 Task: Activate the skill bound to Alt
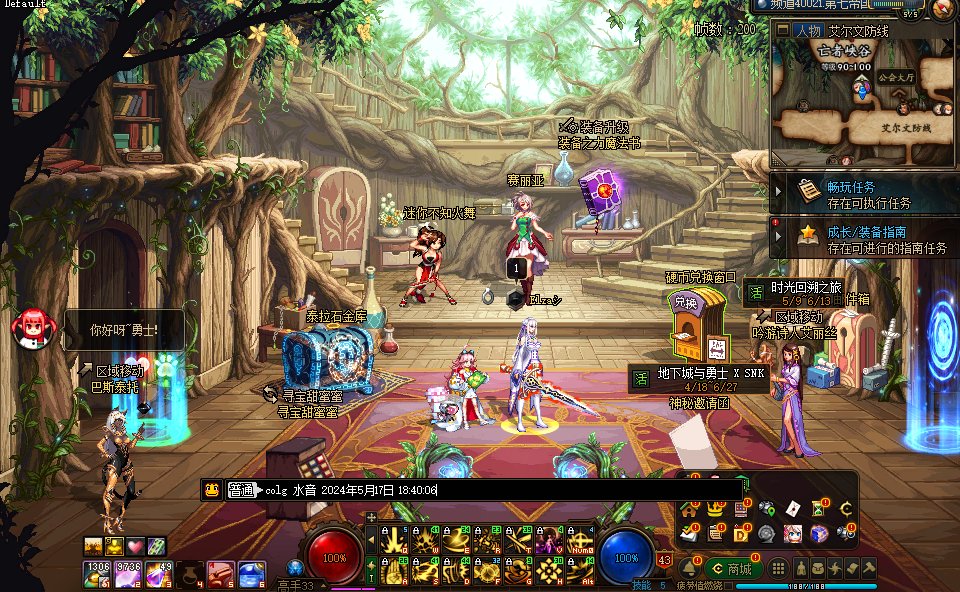(x=580, y=570)
